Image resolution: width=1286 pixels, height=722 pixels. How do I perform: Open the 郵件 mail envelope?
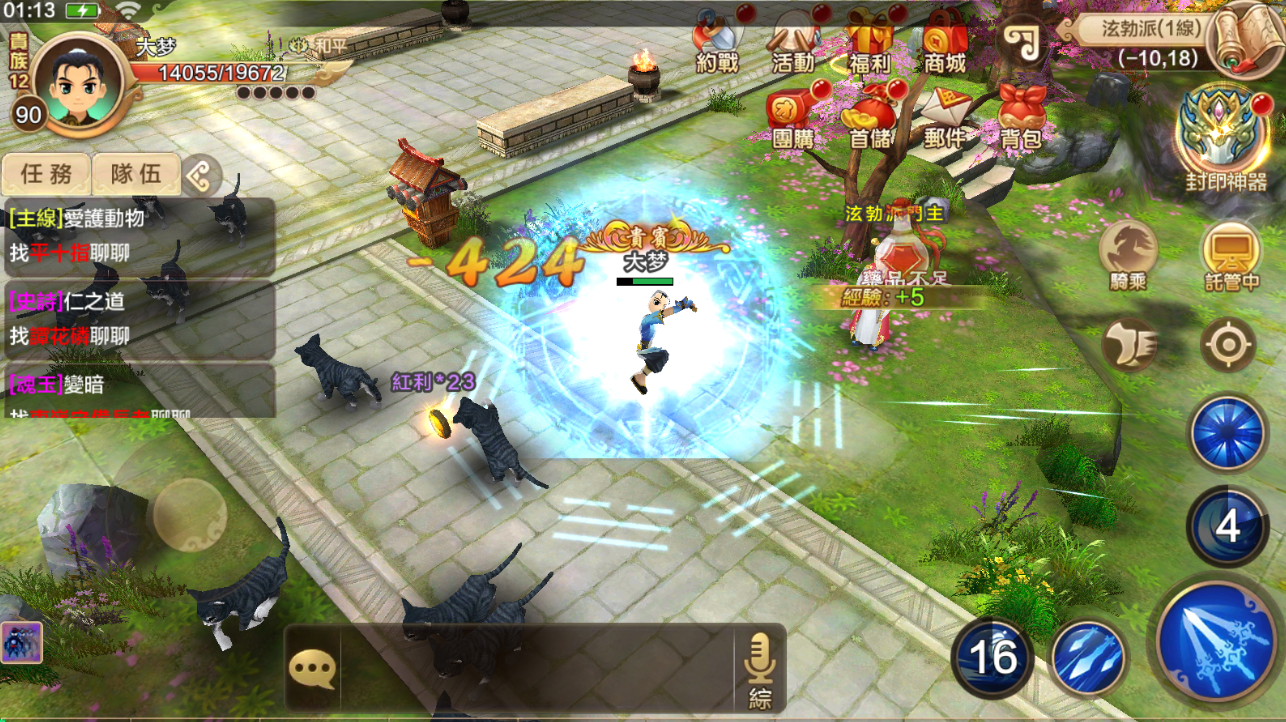[944, 116]
